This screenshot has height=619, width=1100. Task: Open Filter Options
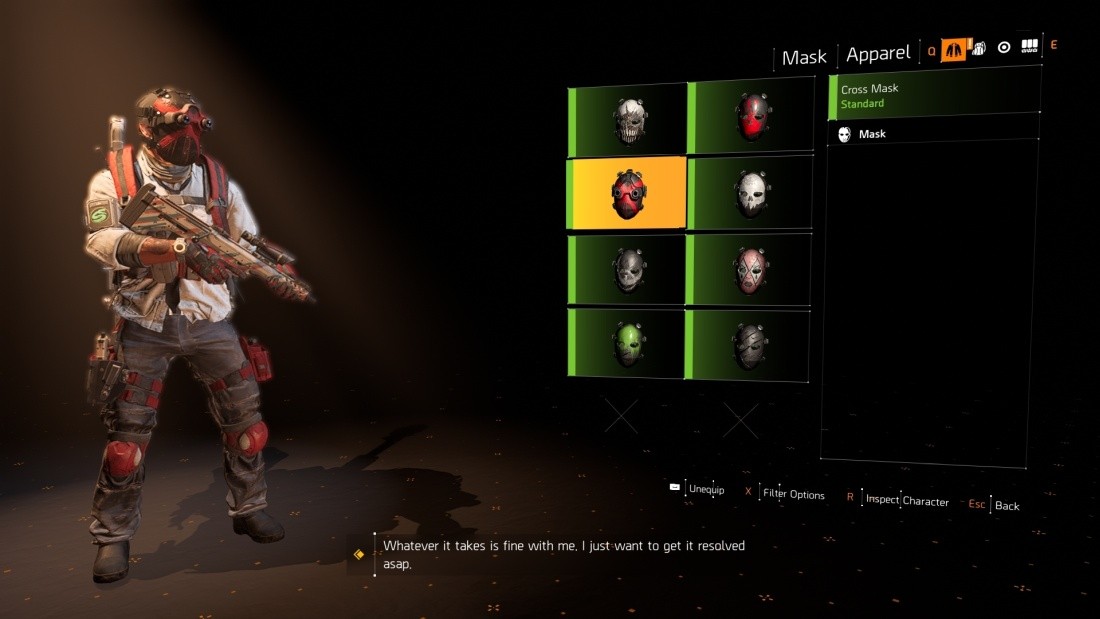tap(793, 494)
